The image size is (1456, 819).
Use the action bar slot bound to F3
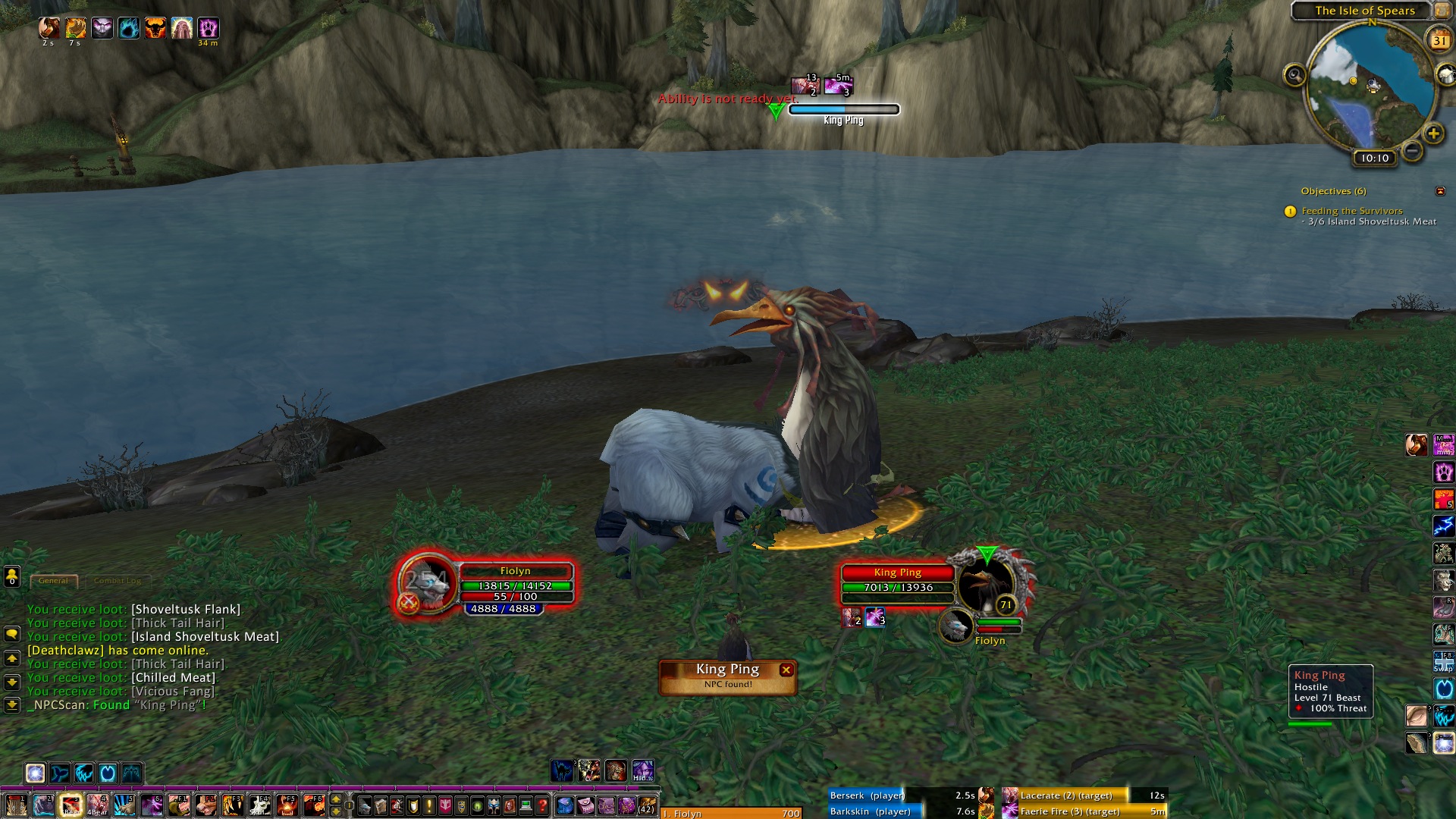[x=233, y=804]
